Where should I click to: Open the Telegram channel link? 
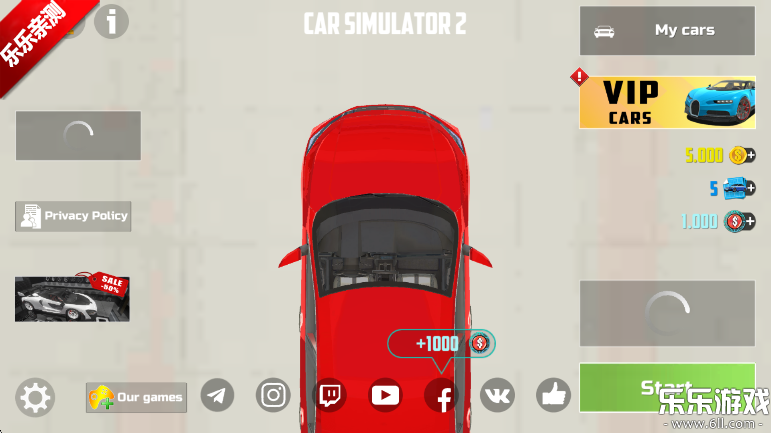pyautogui.click(x=218, y=395)
